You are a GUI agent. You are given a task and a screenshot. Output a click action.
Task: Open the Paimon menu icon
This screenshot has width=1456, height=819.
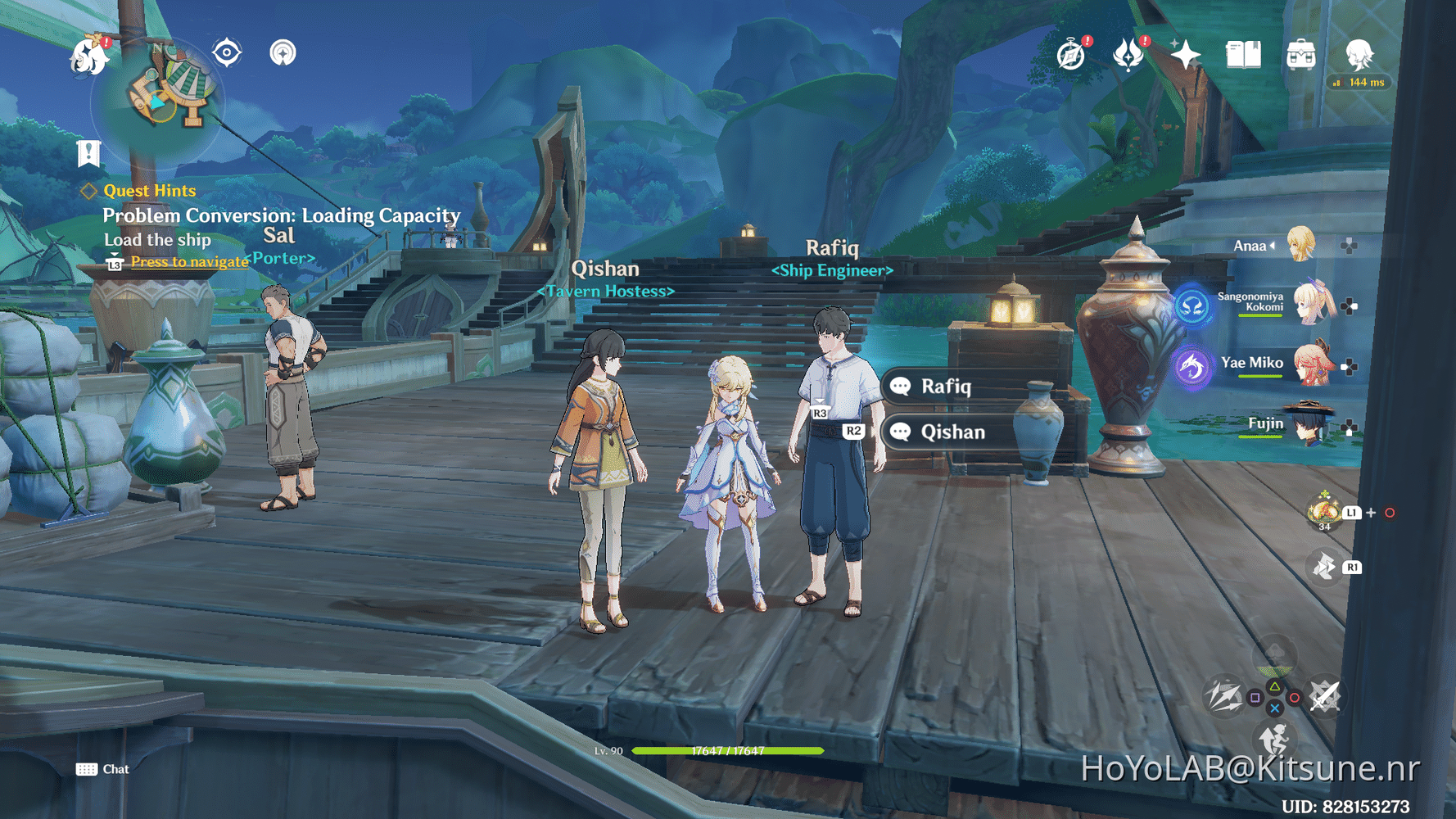coord(88,56)
